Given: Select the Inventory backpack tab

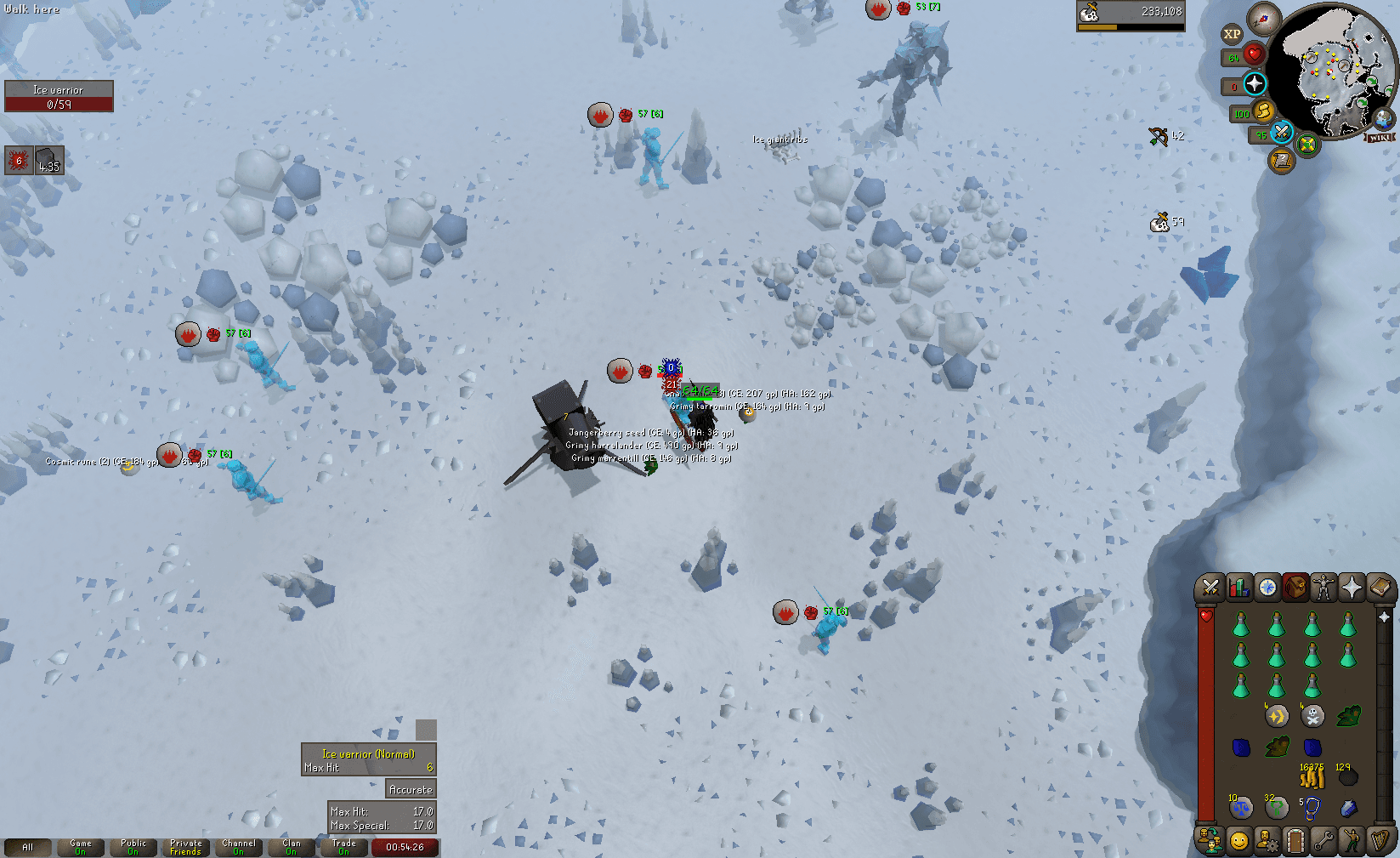Looking at the screenshot, I should [1297, 586].
